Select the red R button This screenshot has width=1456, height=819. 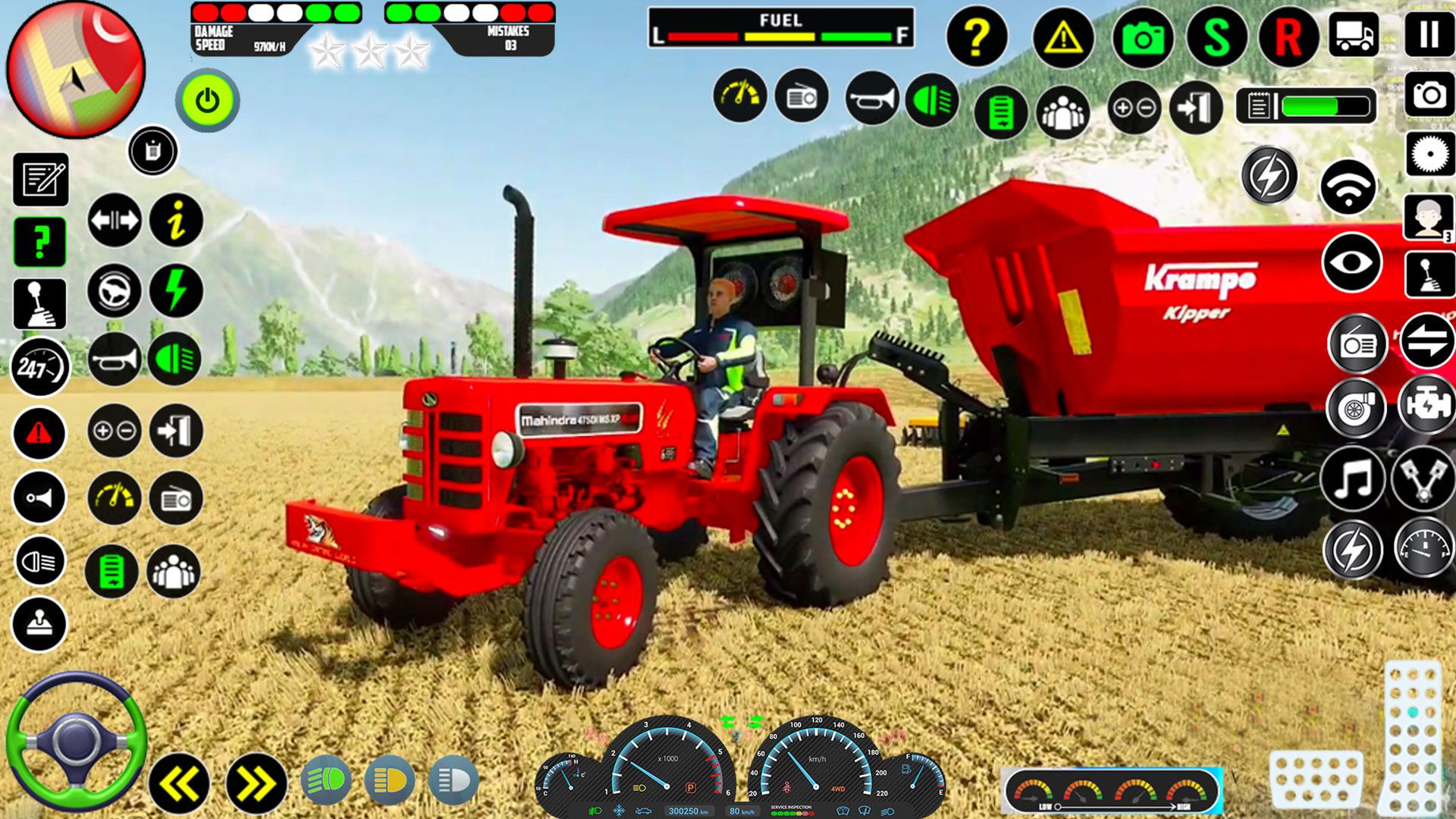[x=1288, y=37]
